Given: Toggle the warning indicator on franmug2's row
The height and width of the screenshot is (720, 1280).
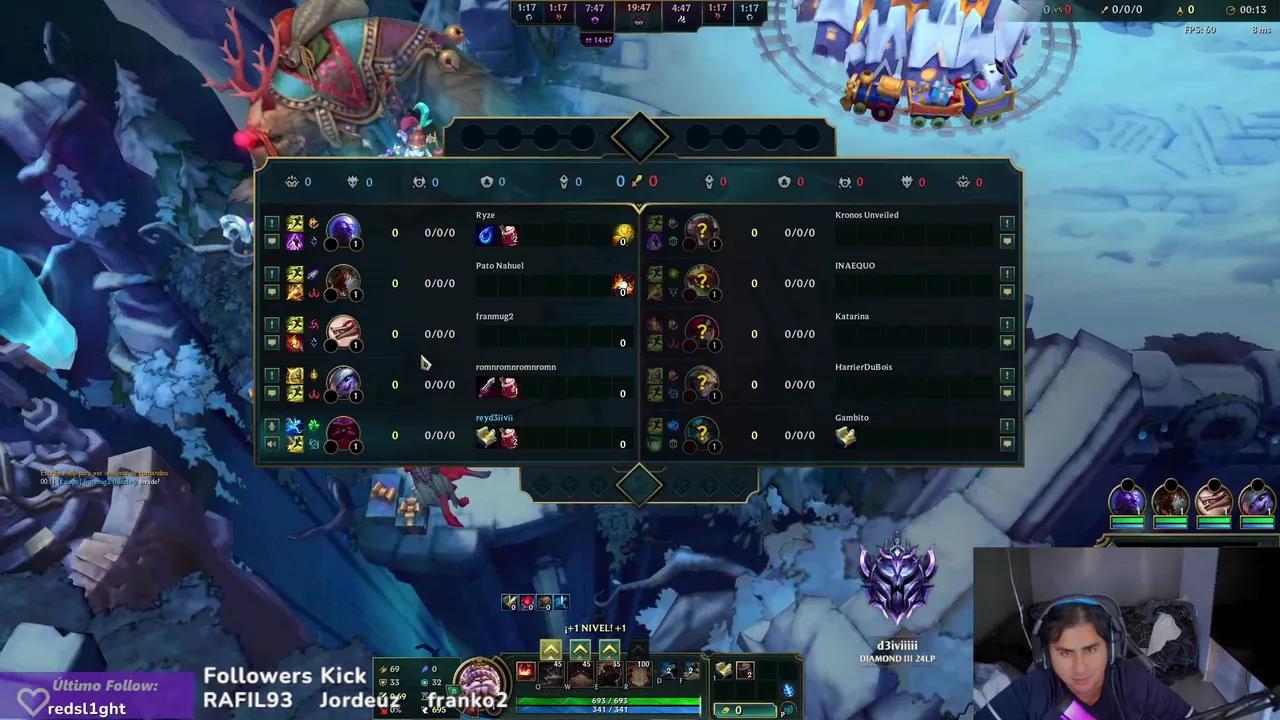Looking at the screenshot, I should 271,325.
